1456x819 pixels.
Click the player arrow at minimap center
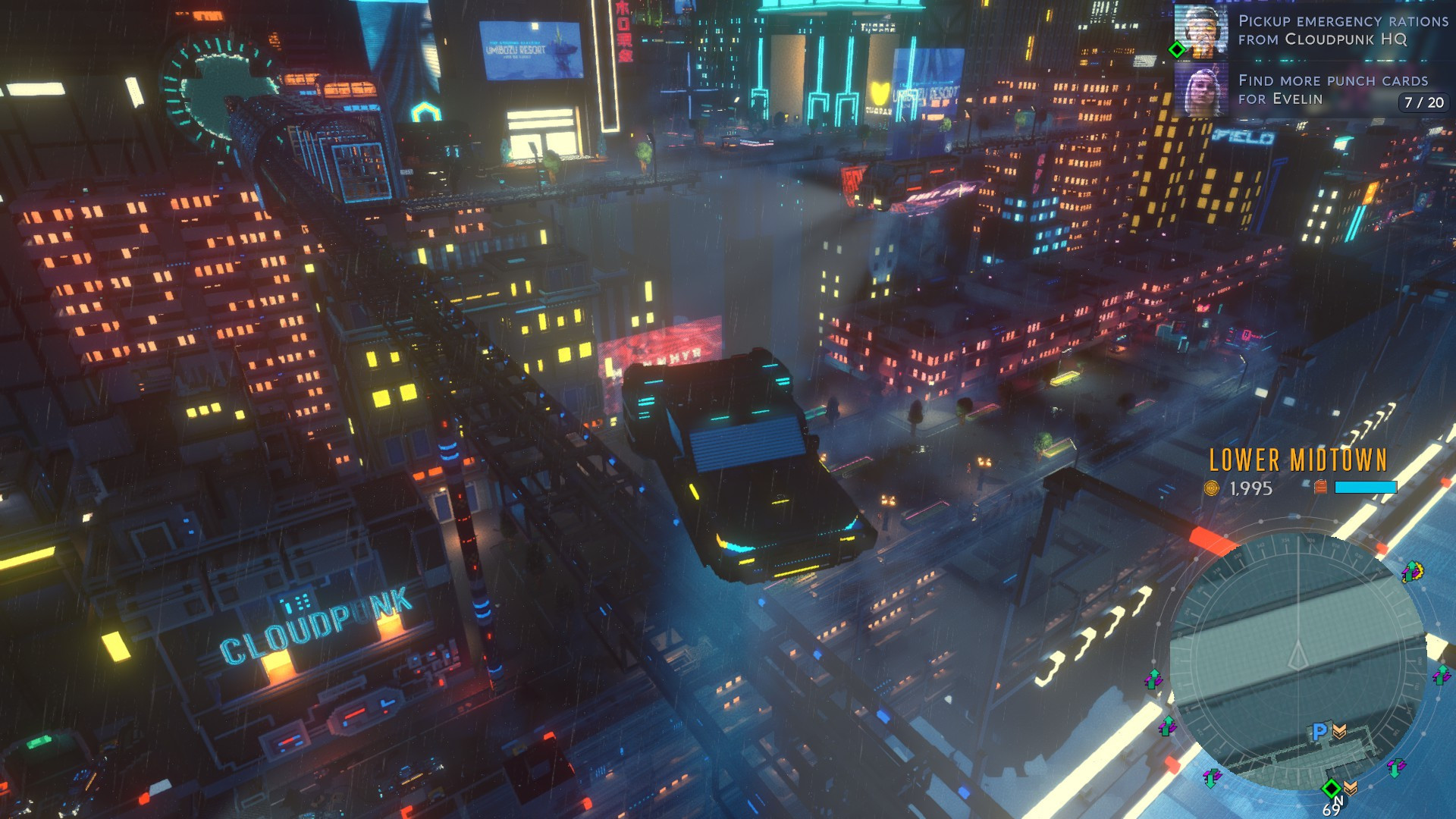tap(1298, 654)
